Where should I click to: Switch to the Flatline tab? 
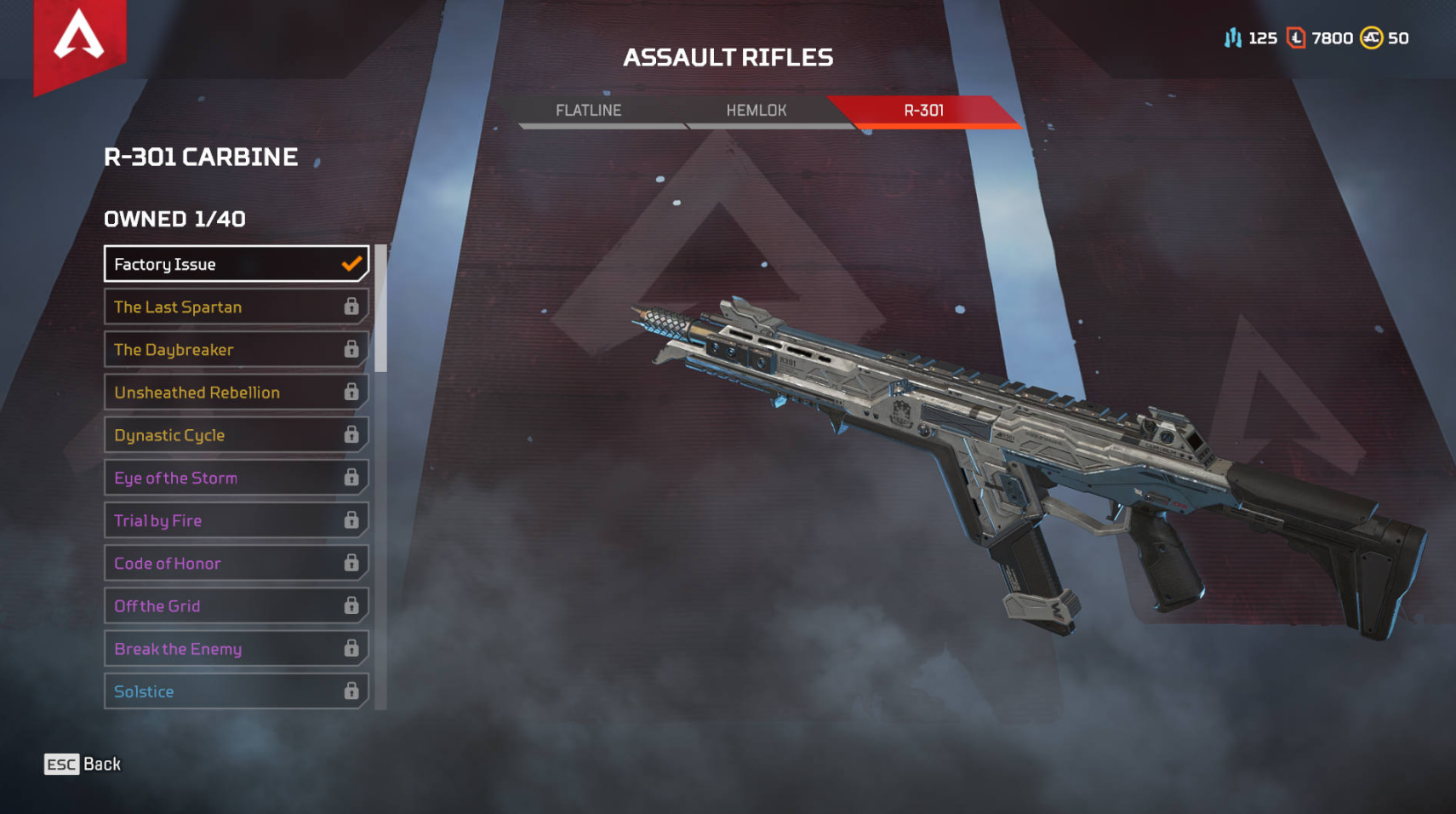pyautogui.click(x=589, y=111)
